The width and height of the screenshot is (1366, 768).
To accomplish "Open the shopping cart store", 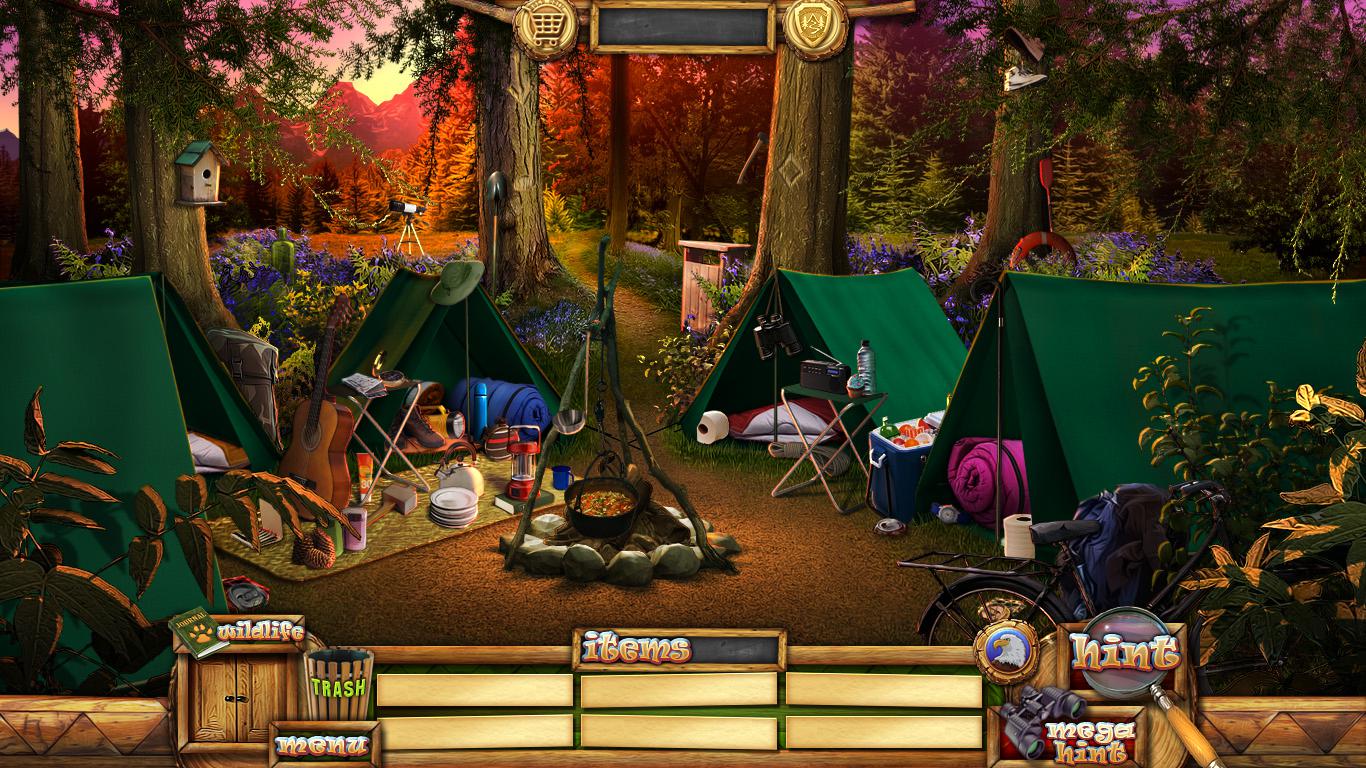I will point(545,26).
